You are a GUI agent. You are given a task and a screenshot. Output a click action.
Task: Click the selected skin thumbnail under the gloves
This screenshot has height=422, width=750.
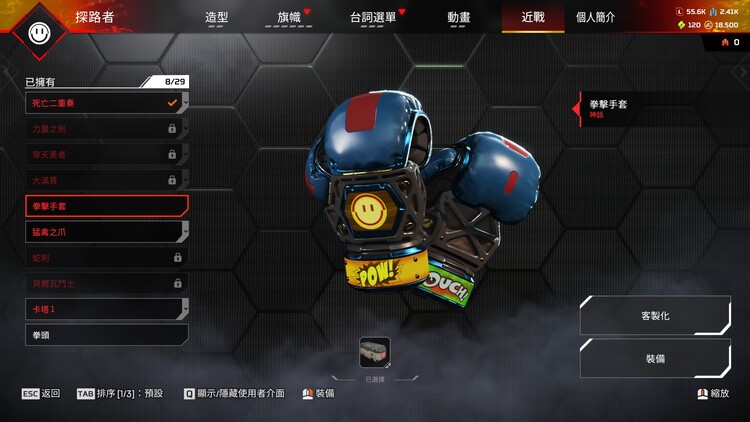pos(375,352)
